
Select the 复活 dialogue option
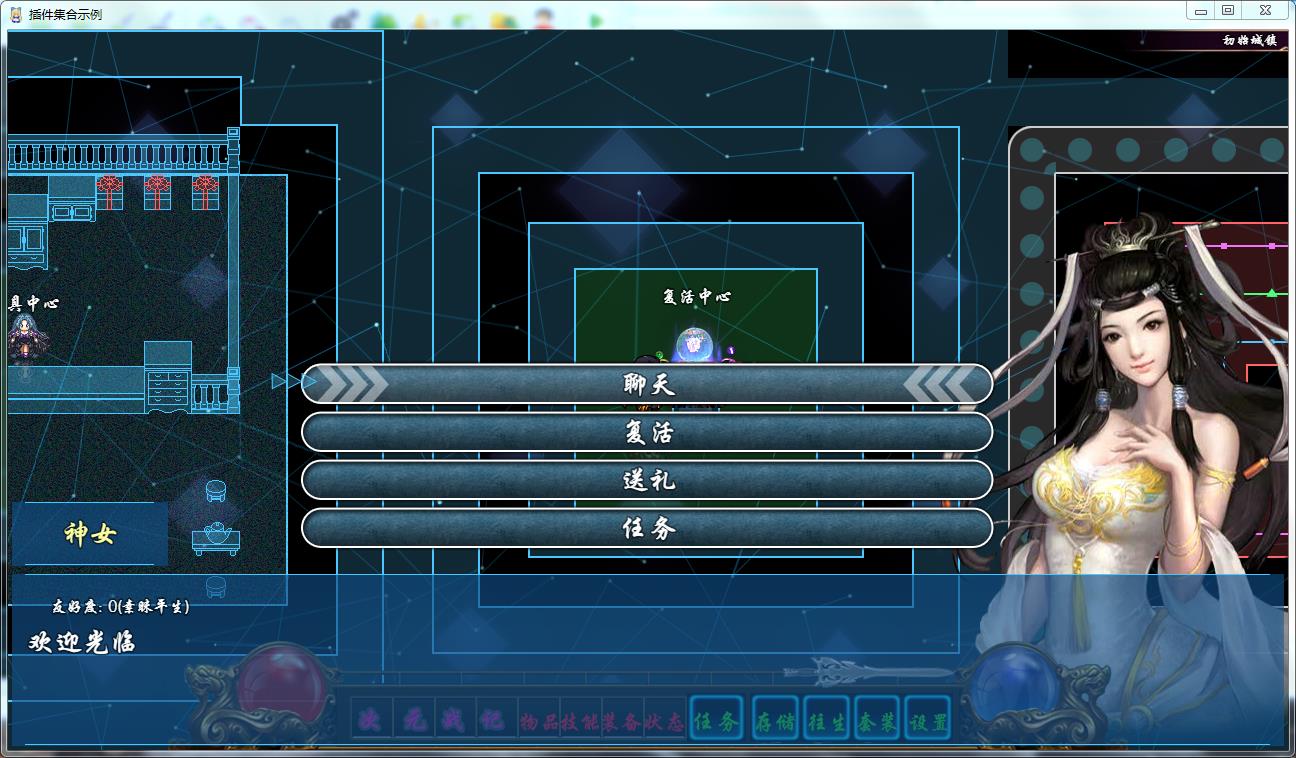coord(647,432)
